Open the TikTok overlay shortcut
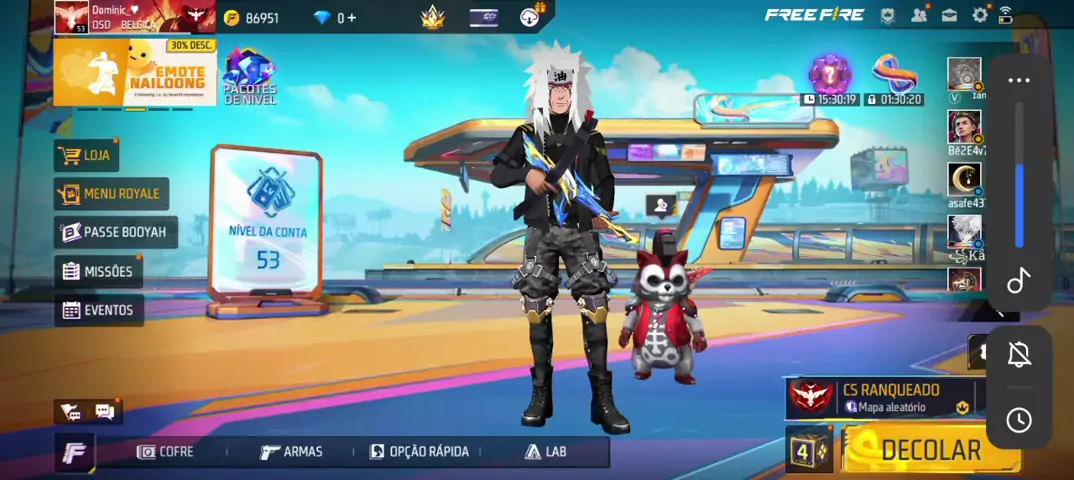This screenshot has height=480, width=1074. [x=1019, y=281]
